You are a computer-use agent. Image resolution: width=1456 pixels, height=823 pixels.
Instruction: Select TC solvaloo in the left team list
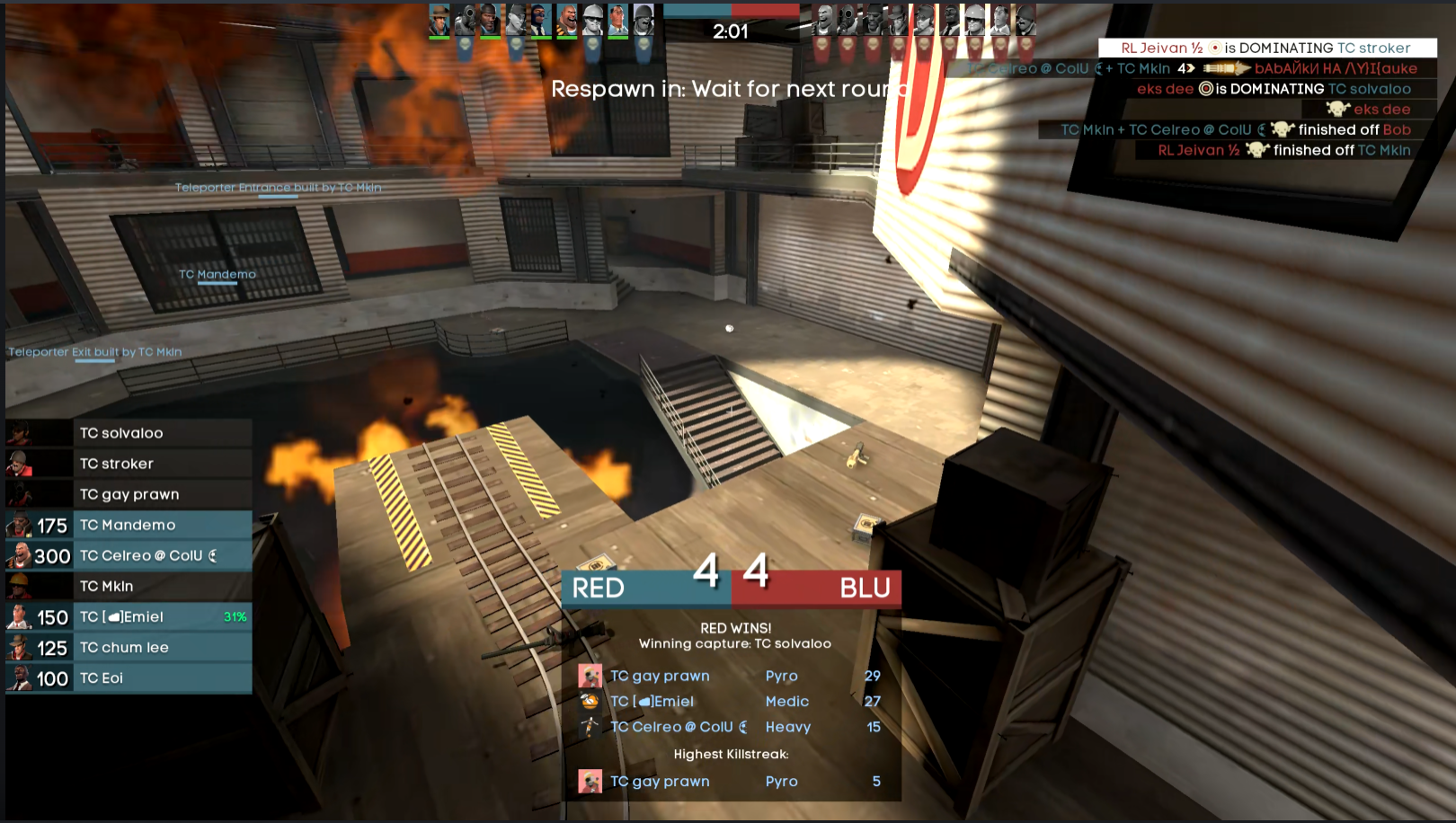click(x=129, y=433)
